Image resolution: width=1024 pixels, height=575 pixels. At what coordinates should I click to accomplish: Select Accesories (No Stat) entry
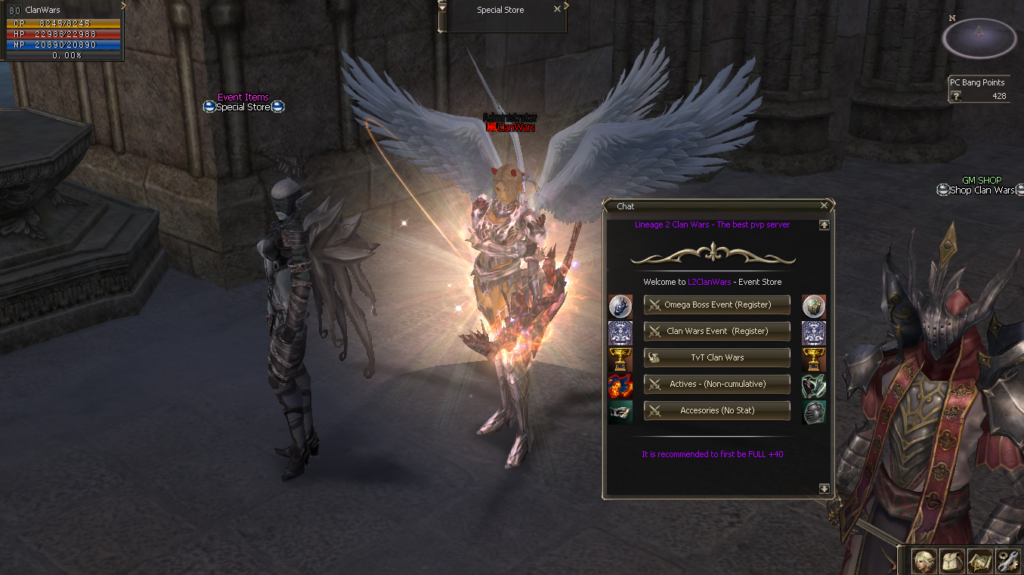click(x=716, y=411)
